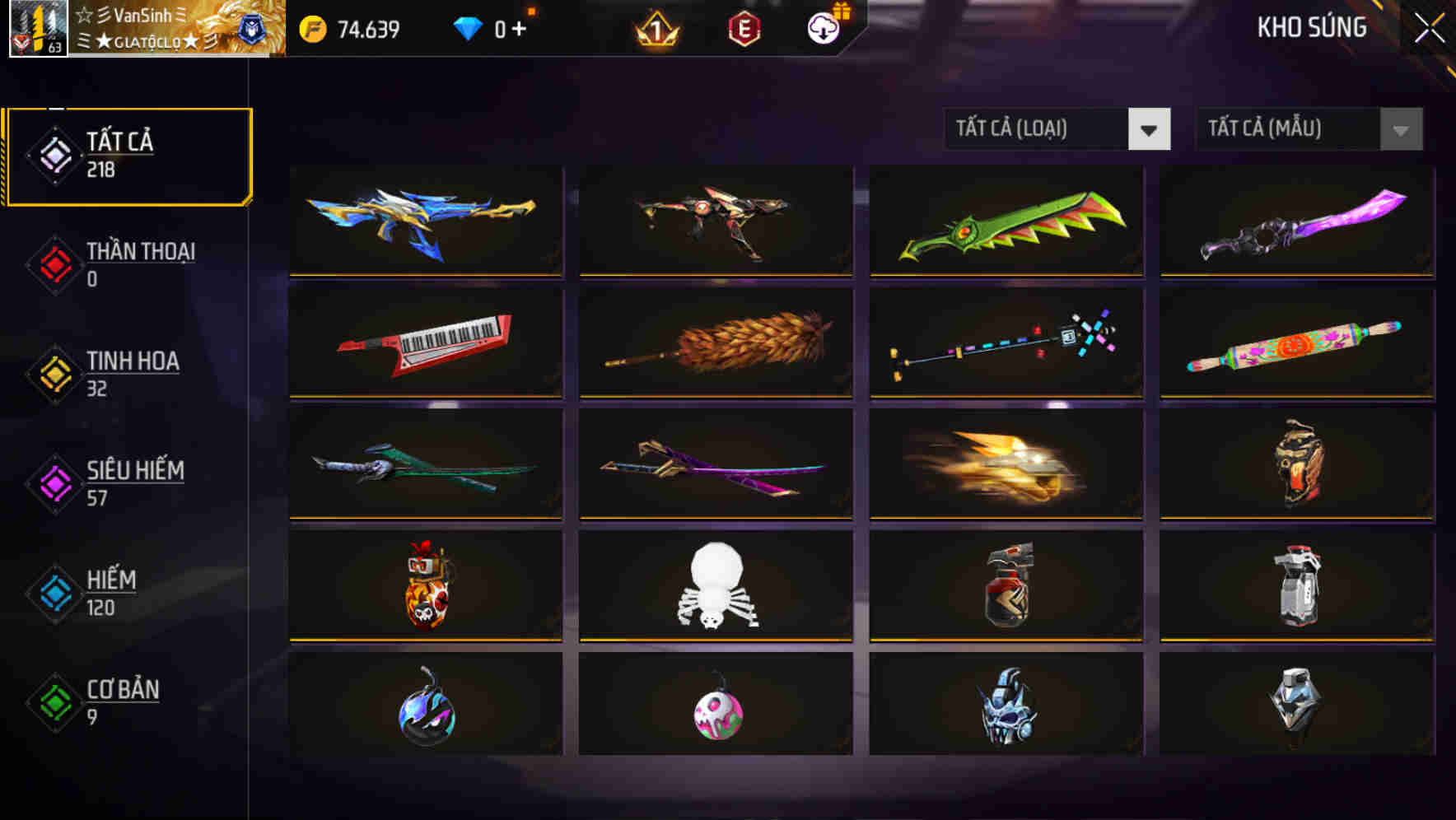Open the gift download icon in the top bar

[x=822, y=27]
